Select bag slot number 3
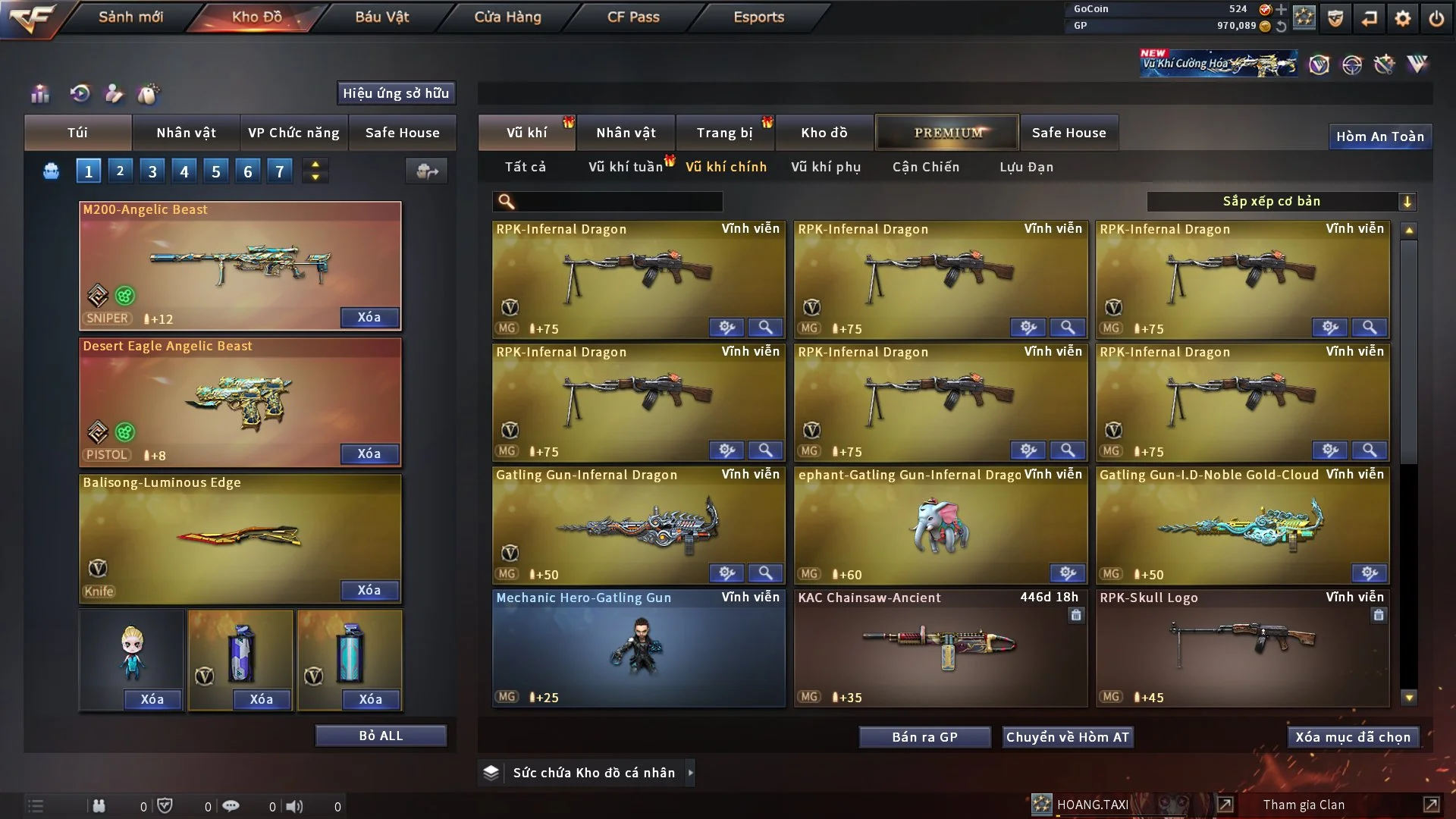The width and height of the screenshot is (1456, 819). (x=152, y=171)
